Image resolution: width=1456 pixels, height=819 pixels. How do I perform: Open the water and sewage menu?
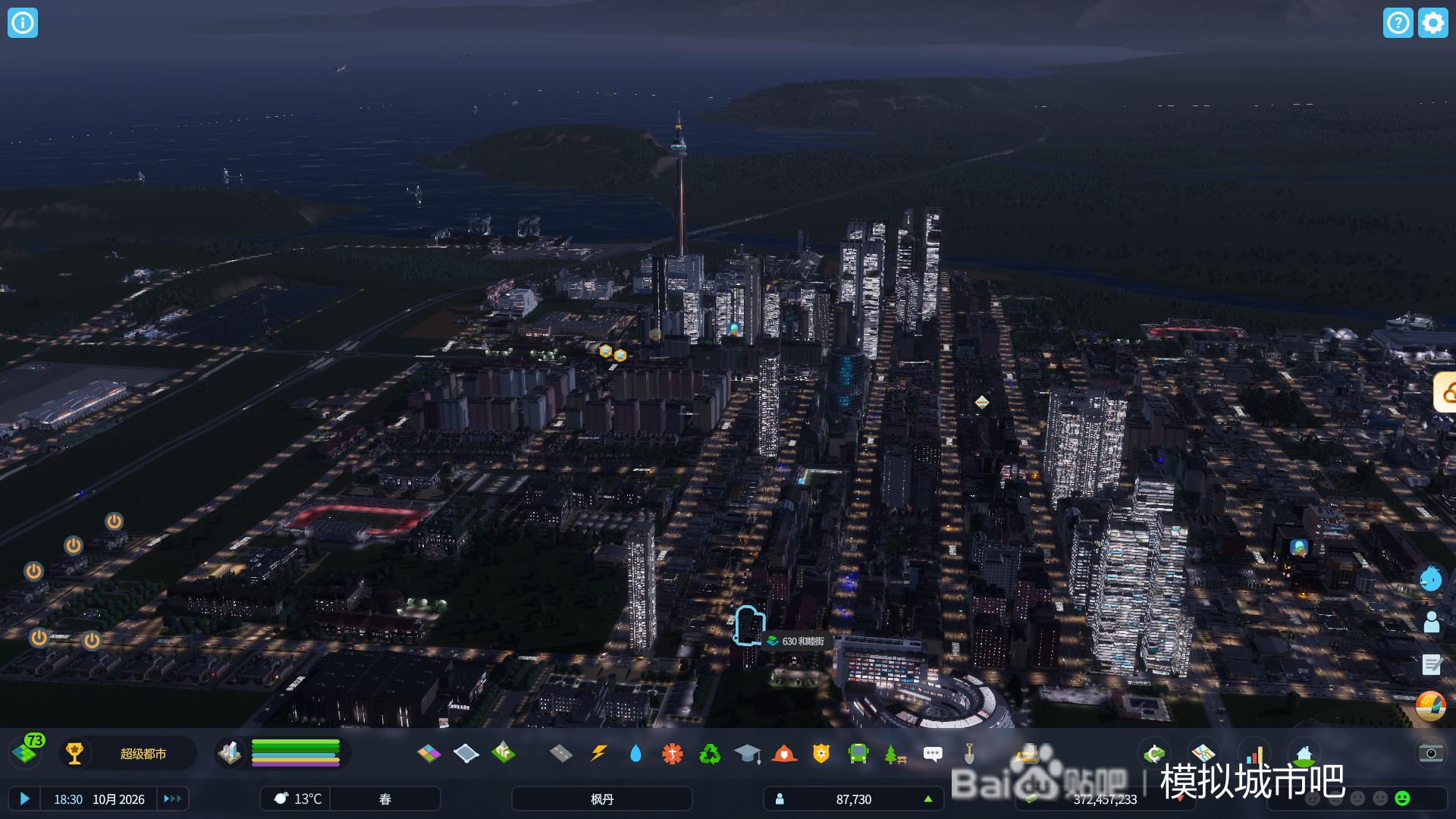[x=635, y=753]
